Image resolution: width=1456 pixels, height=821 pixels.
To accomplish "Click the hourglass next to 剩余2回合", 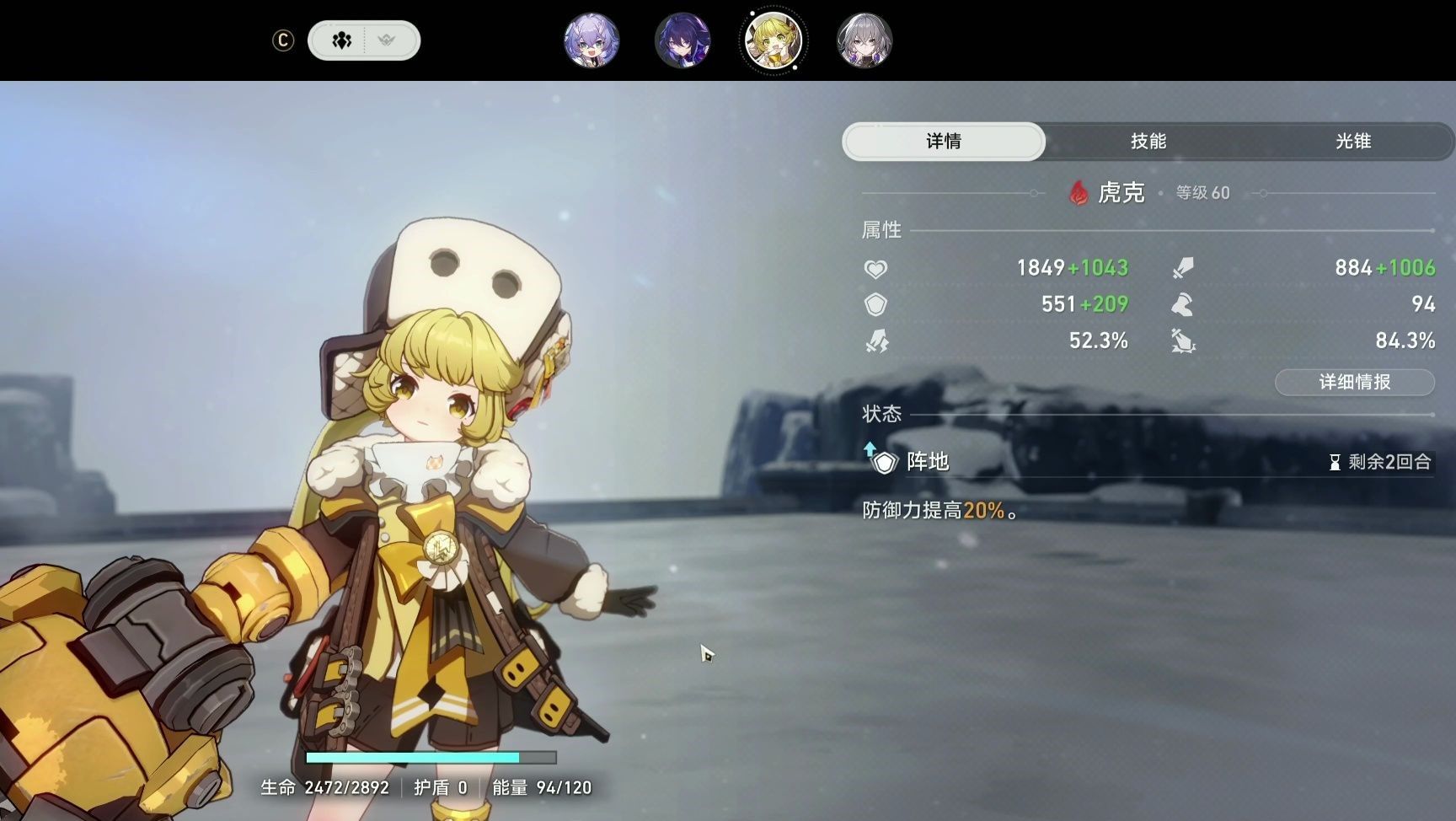I will pyautogui.click(x=1334, y=462).
